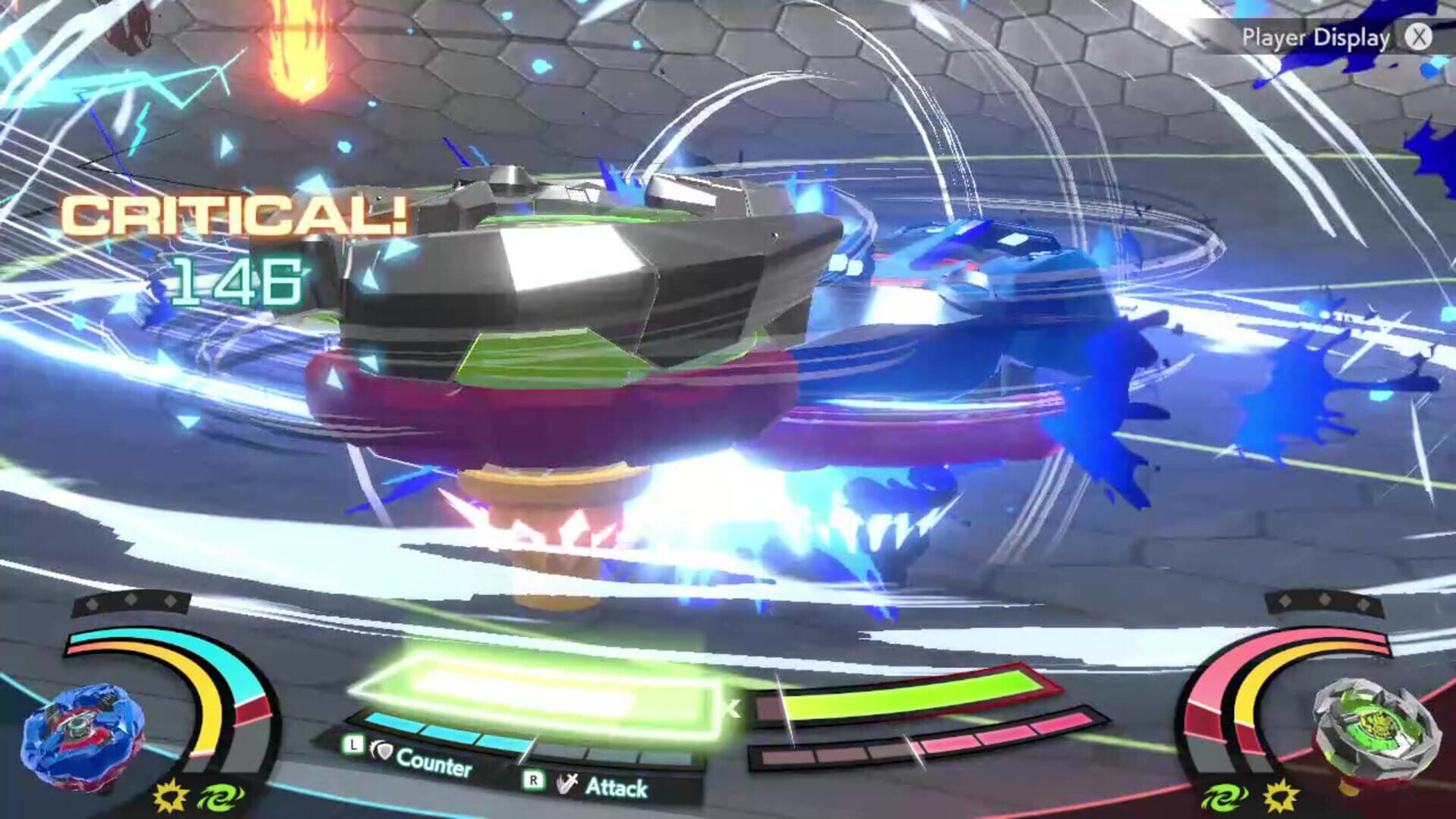Click the CRITICAL 146 damage indicator
Screen dimensions: 1456x819
[x=227, y=243]
